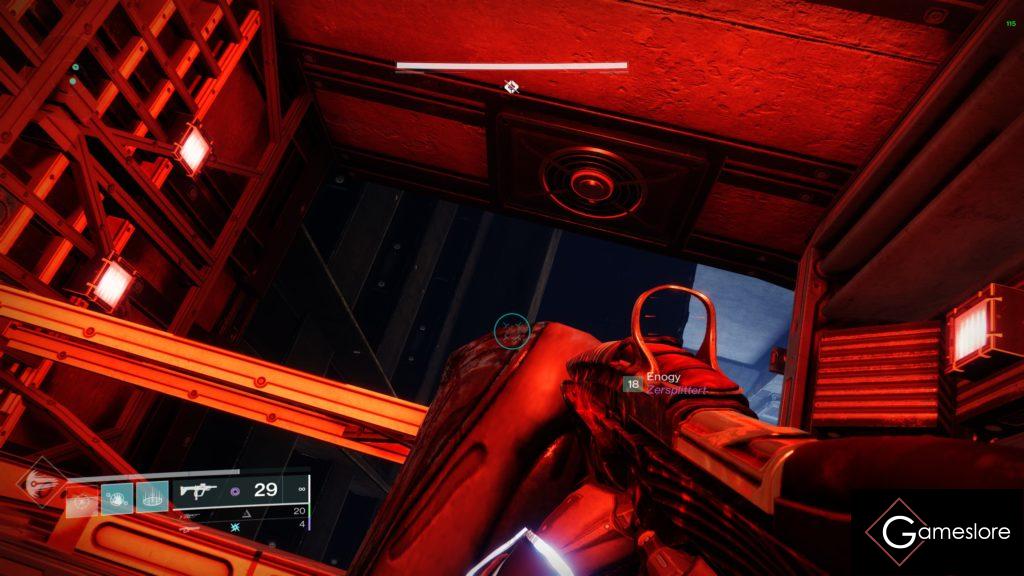Image resolution: width=1024 pixels, height=576 pixels.
Task: Select the grenade ability icon
Action: pos(83,497)
